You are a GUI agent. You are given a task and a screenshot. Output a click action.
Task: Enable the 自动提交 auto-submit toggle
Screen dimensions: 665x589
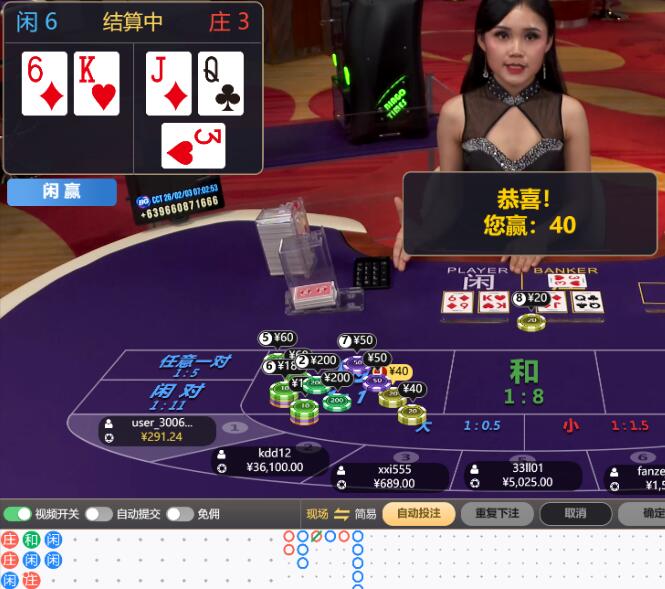pos(98,514)
